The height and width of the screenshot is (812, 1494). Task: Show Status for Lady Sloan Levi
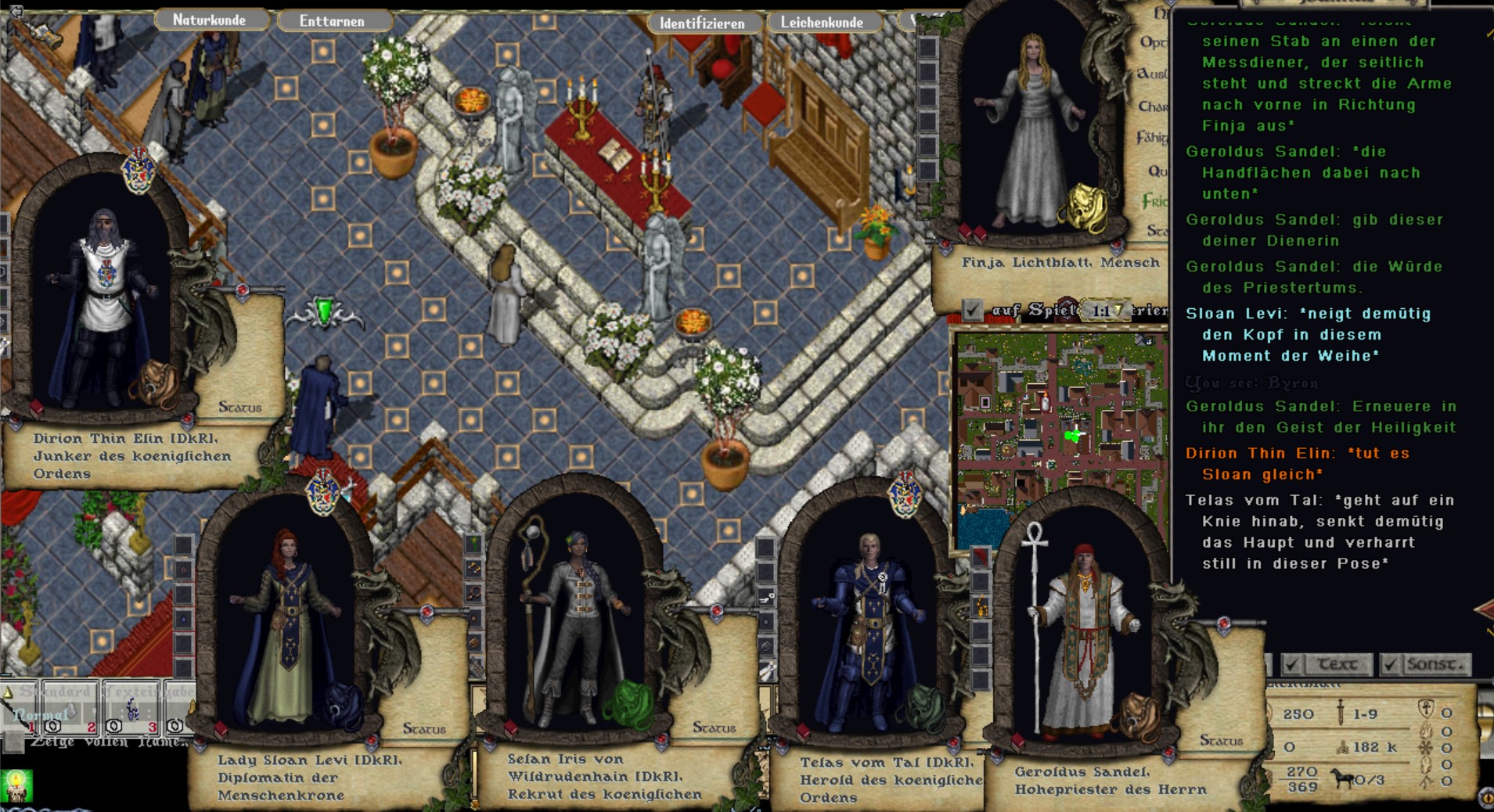[424, 728]
